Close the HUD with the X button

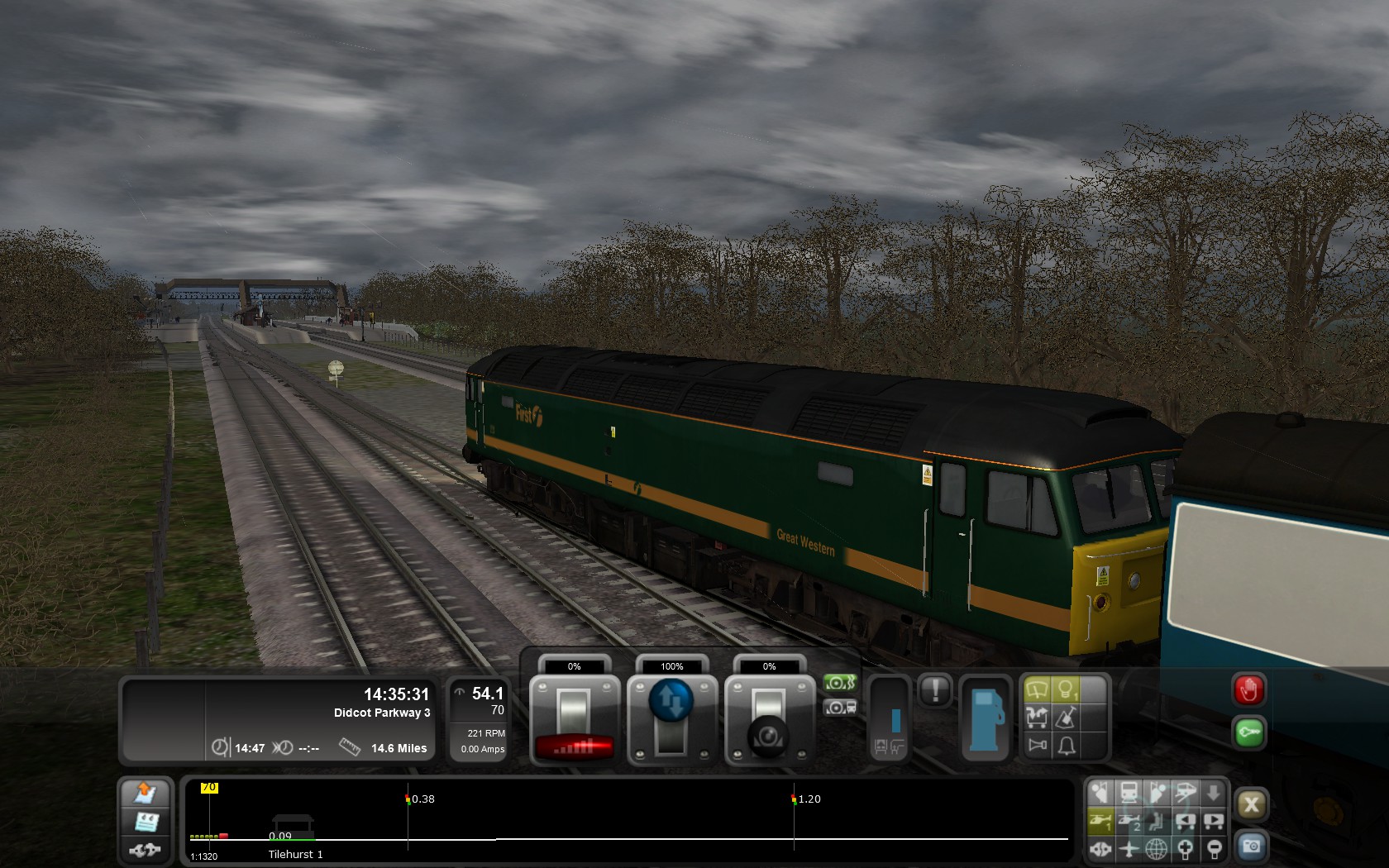pyautogui.click(x=1251, y=804)
